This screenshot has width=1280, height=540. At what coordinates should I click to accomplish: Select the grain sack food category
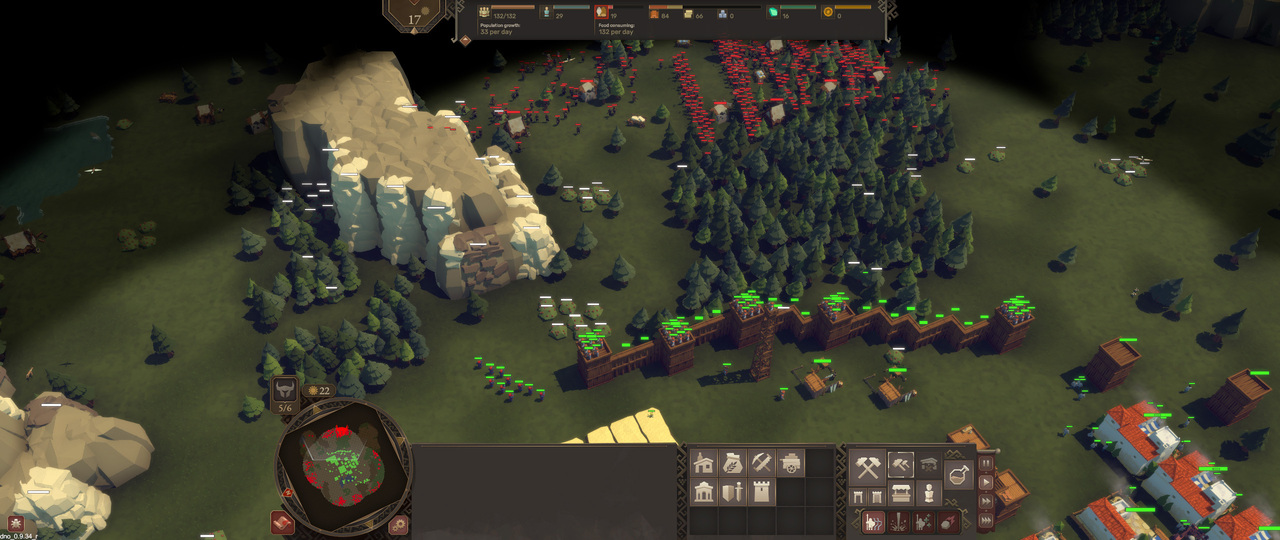733,463
